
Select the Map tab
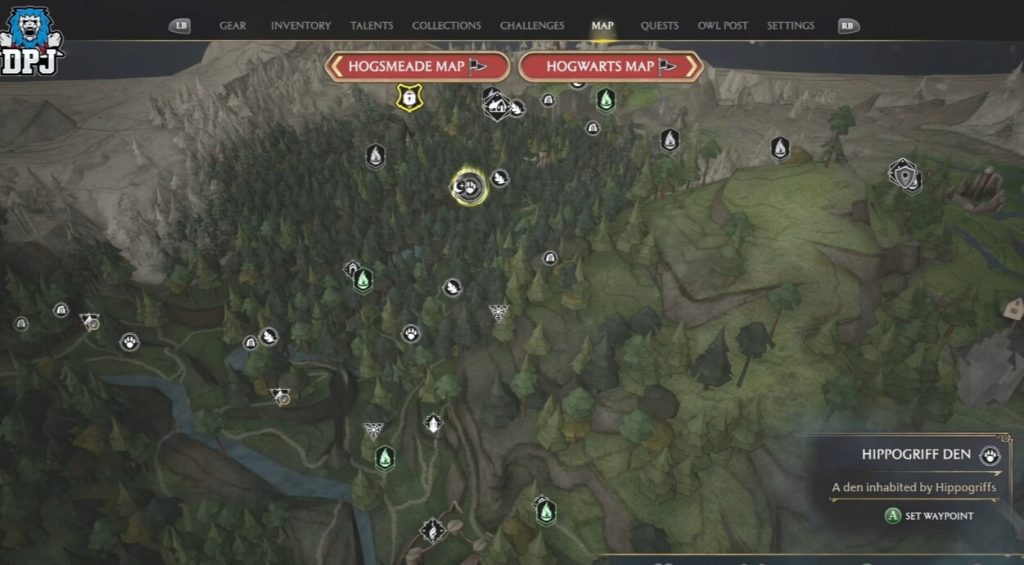tap(603, 26)
